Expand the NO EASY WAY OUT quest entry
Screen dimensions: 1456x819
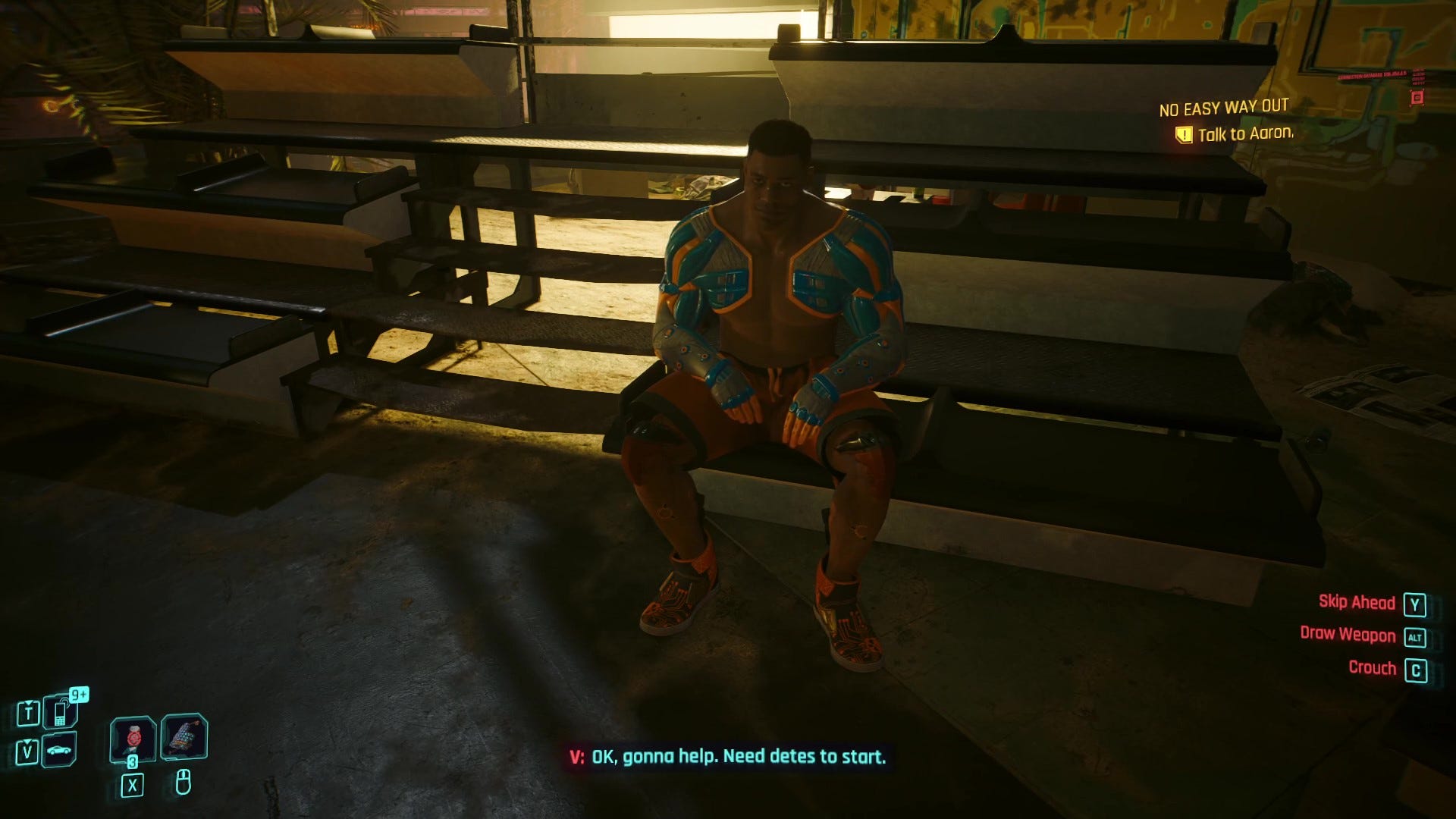pyautogui.click(x=1222, y=108)
